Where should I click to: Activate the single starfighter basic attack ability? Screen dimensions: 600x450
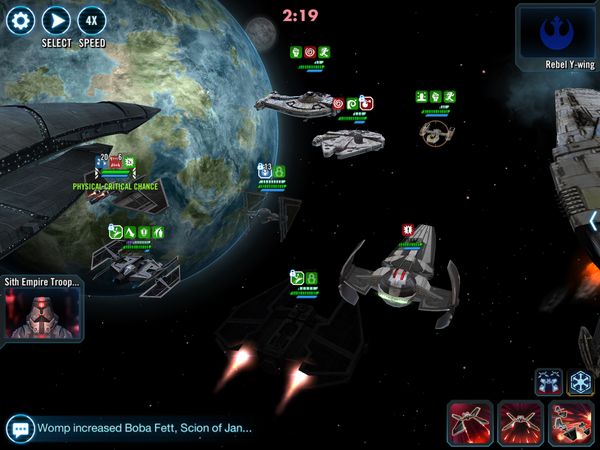(472, 423)
